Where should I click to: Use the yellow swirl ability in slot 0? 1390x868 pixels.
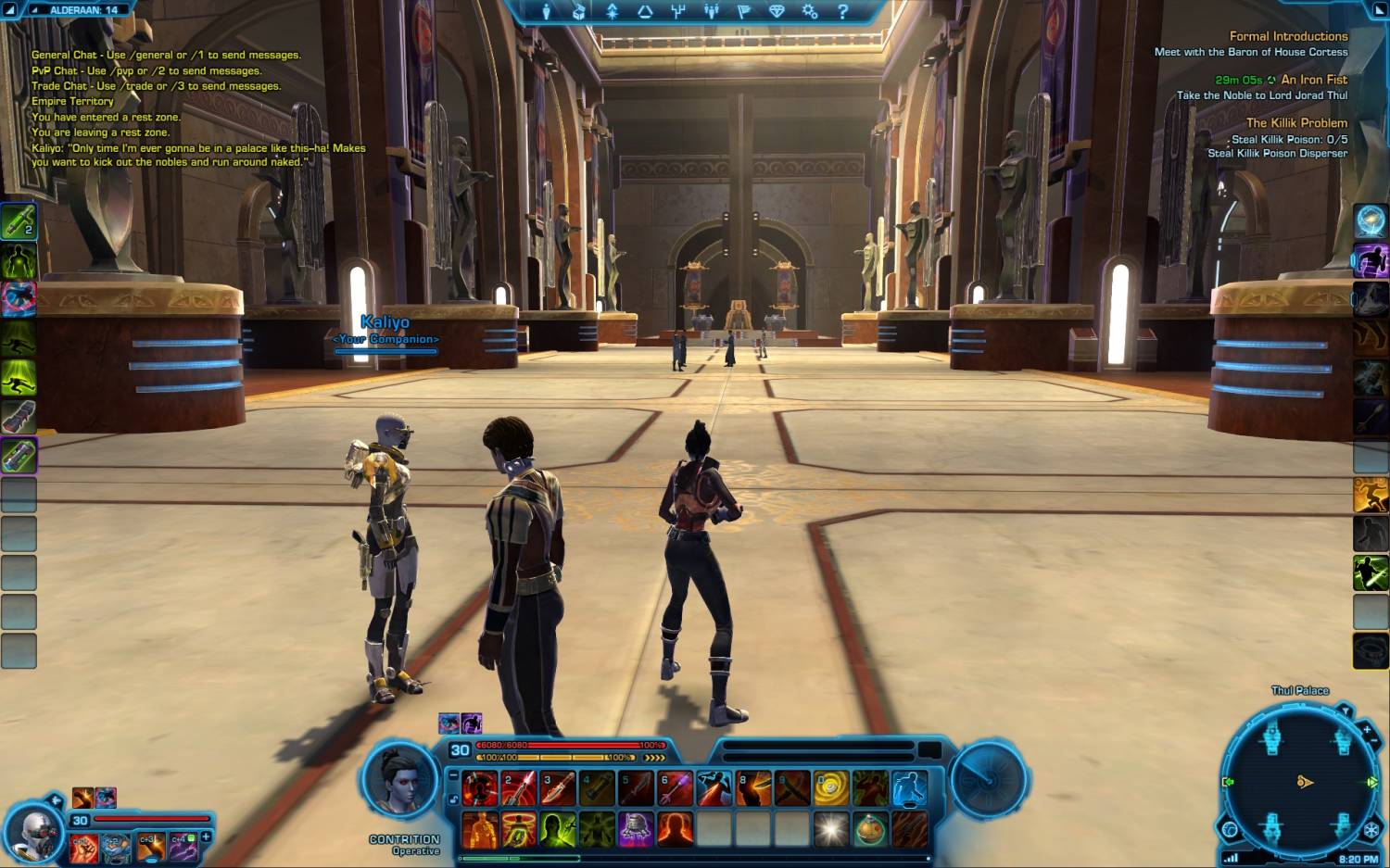pos(830,788)
